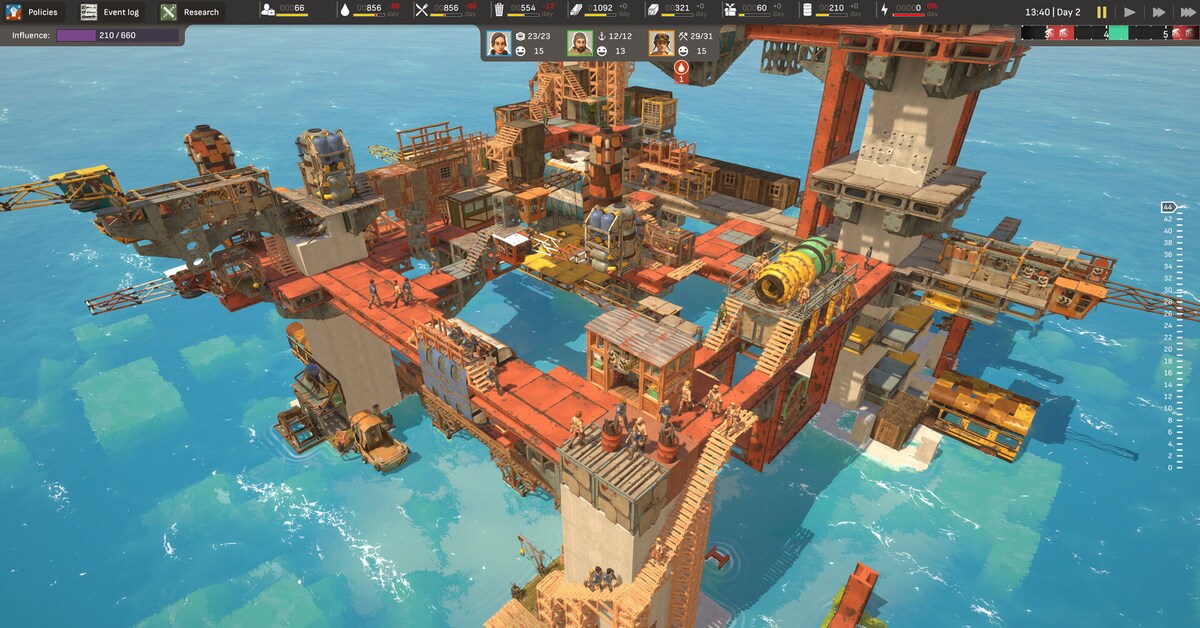Switch to double fast-forward speed
The width and height of the screenshot is (1200, 628).
(x=1159, y=12)
